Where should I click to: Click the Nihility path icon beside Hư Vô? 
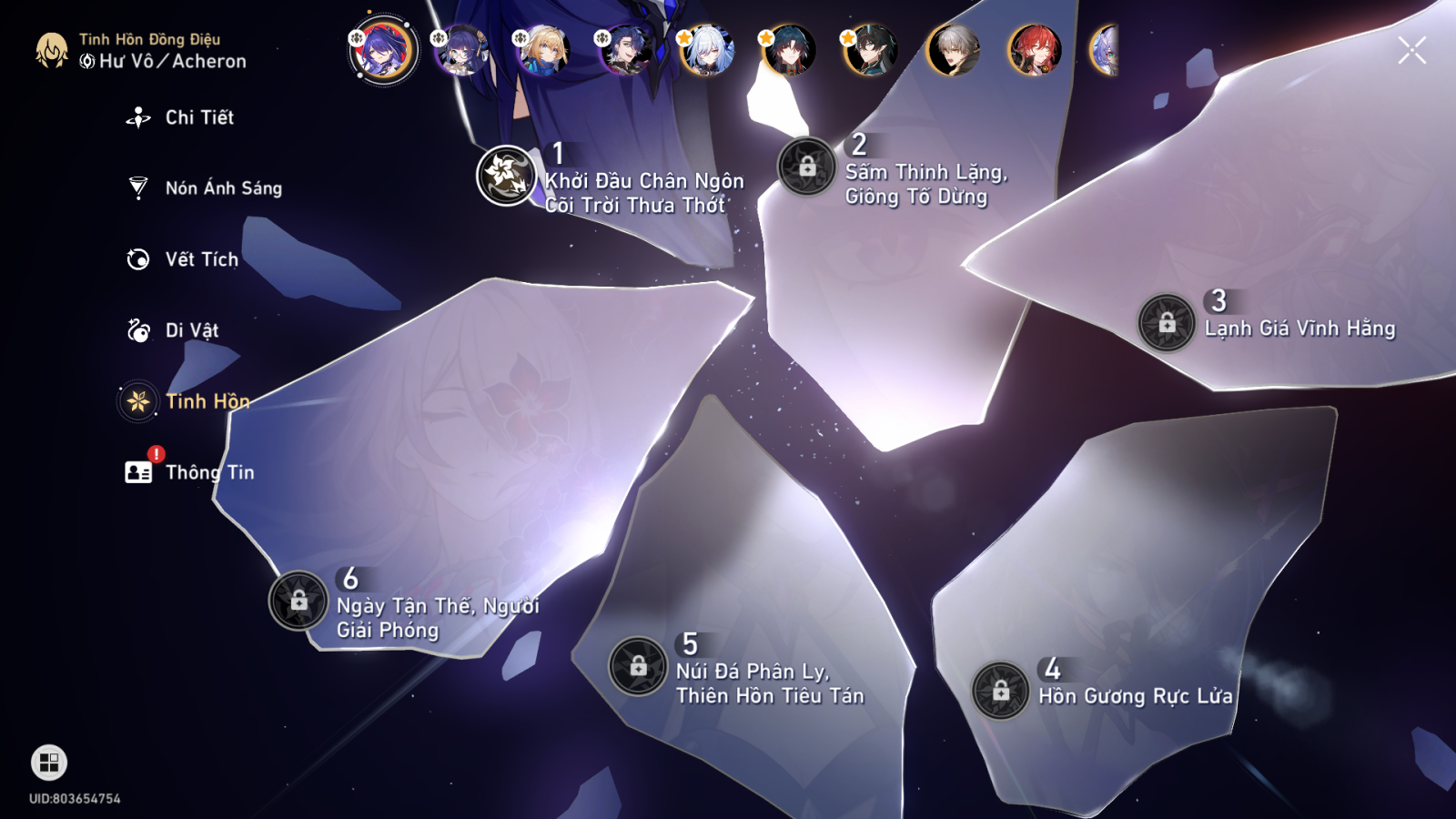[86, 62]
